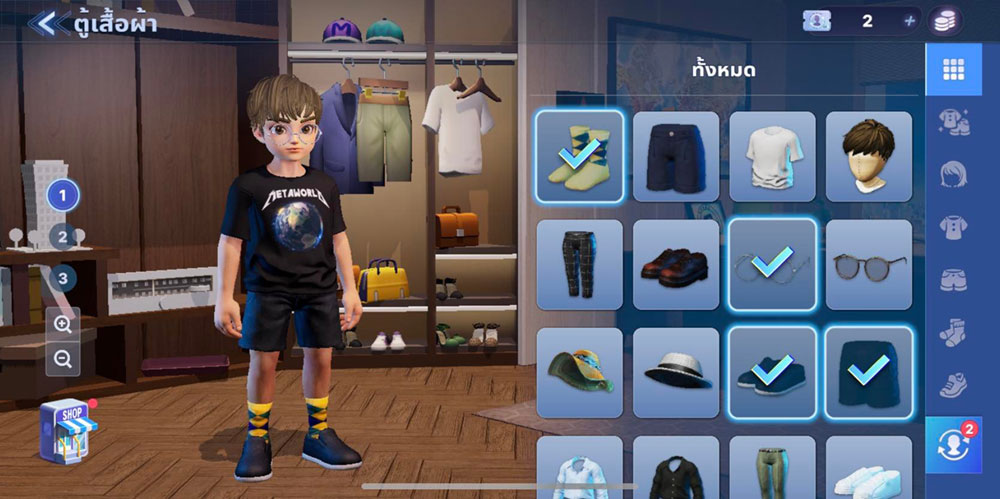
Task: Equip the white t-shirt
Action: [x=772, y=156]
